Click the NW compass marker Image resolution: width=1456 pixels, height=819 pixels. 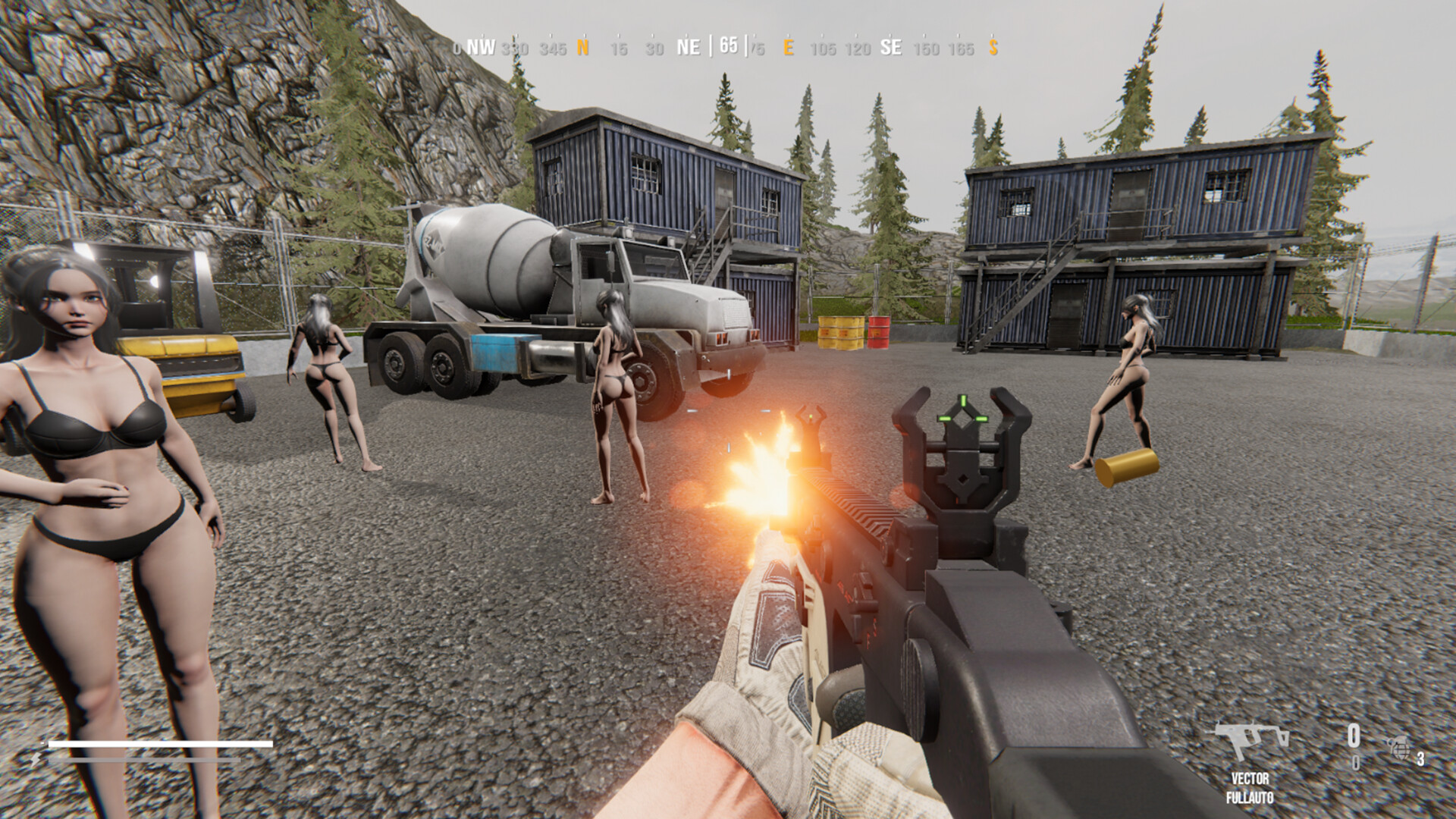coord(481,48)
